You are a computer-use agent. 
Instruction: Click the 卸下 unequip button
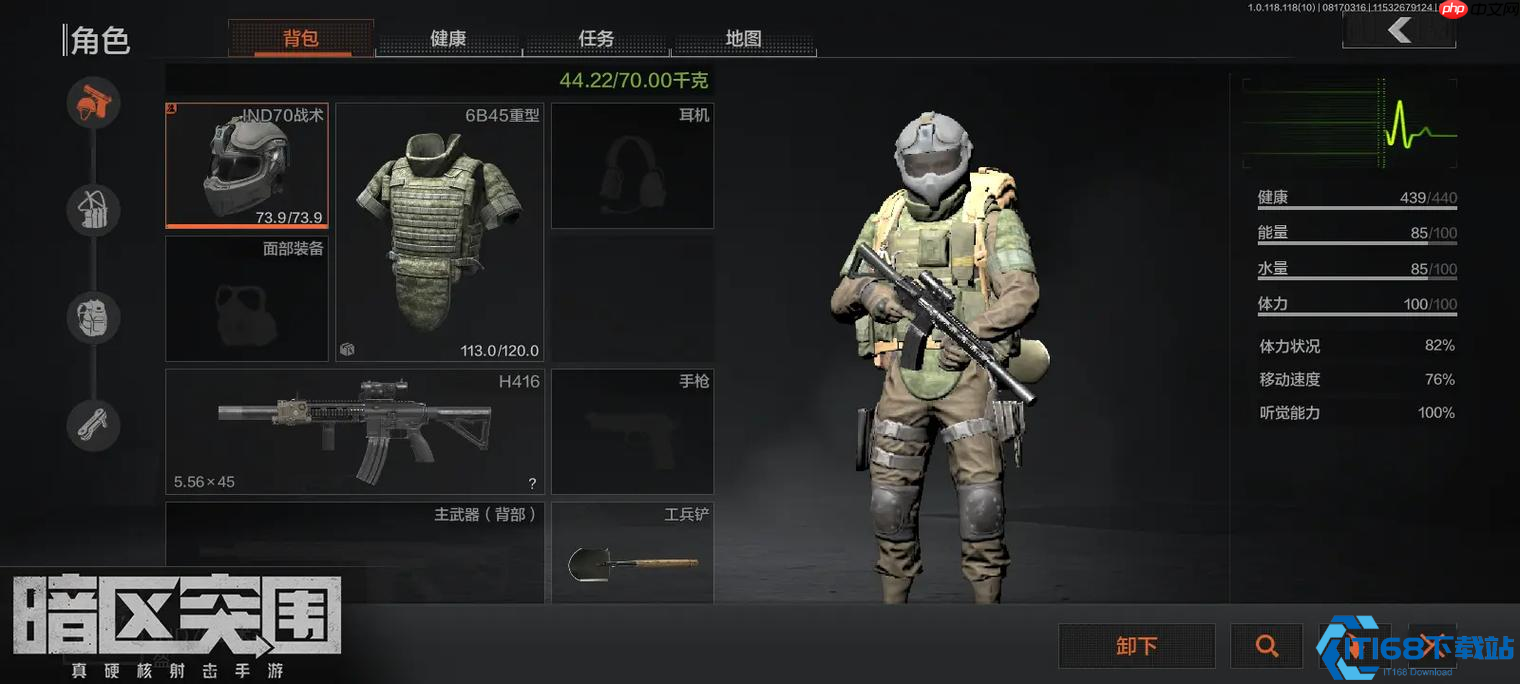pos(1137,646)
